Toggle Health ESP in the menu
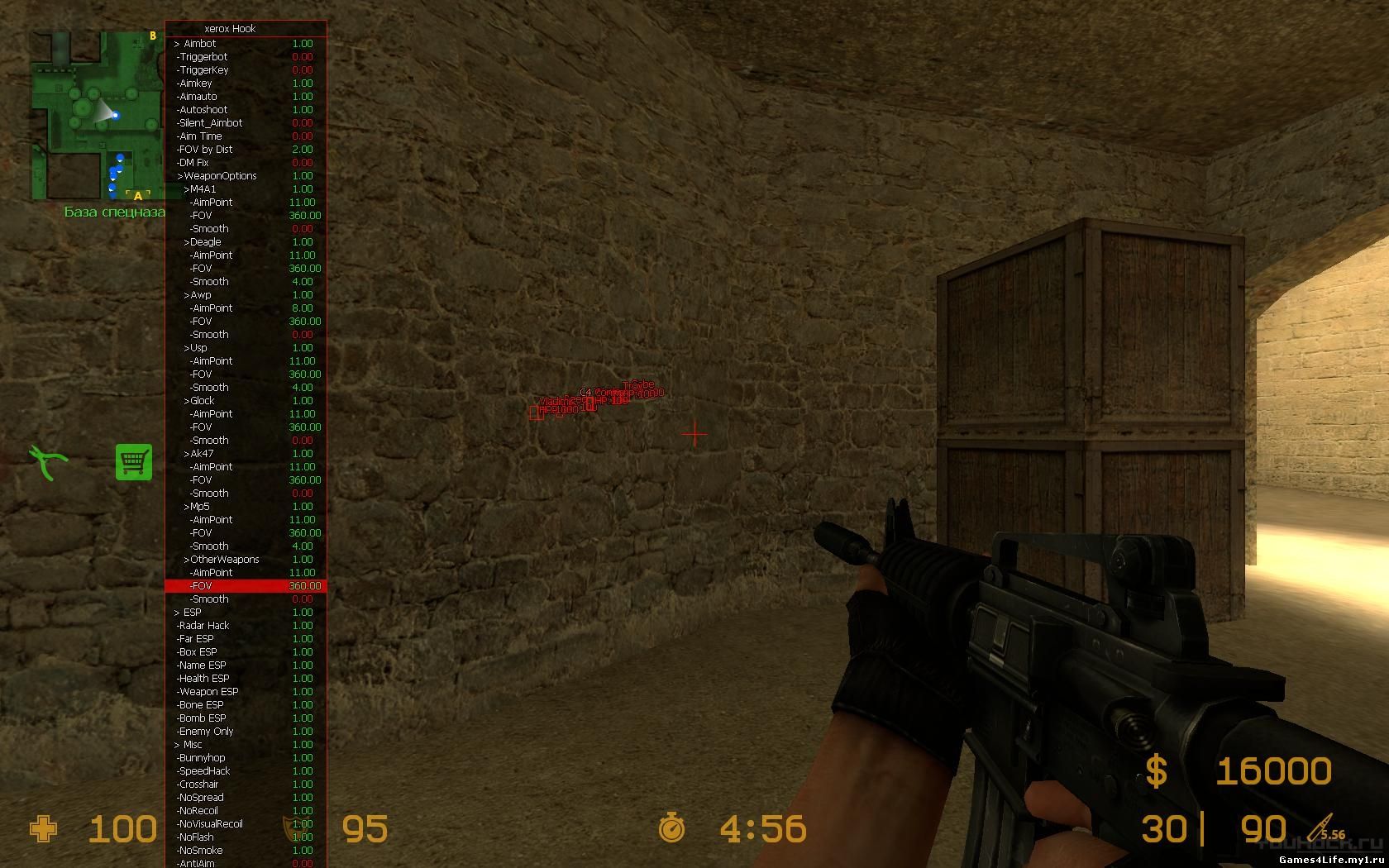The image size is (1389, 868). point(203,679)
